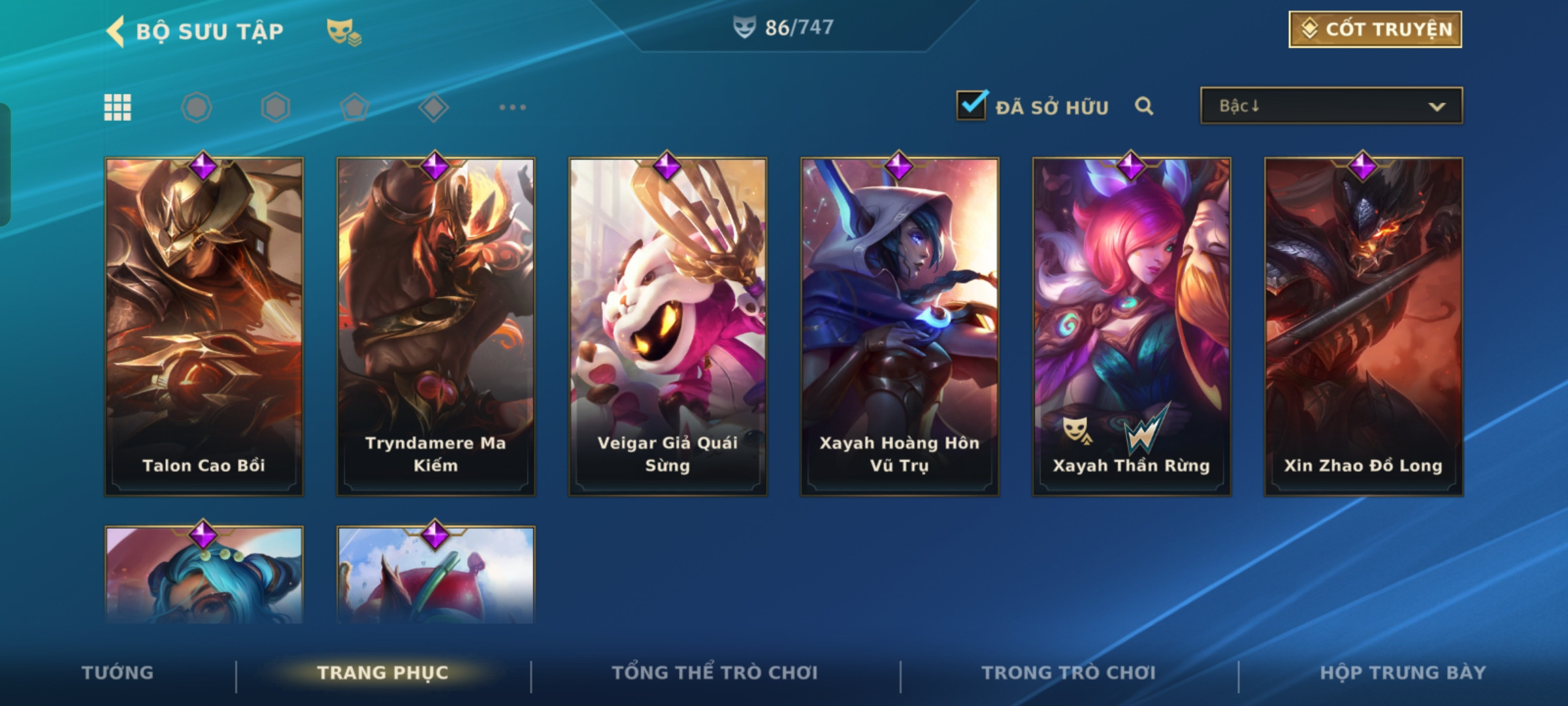Screen dimensions: 1568x706
Task: Choose the diamond rarity filter icon
Action: tap(433, 107)
